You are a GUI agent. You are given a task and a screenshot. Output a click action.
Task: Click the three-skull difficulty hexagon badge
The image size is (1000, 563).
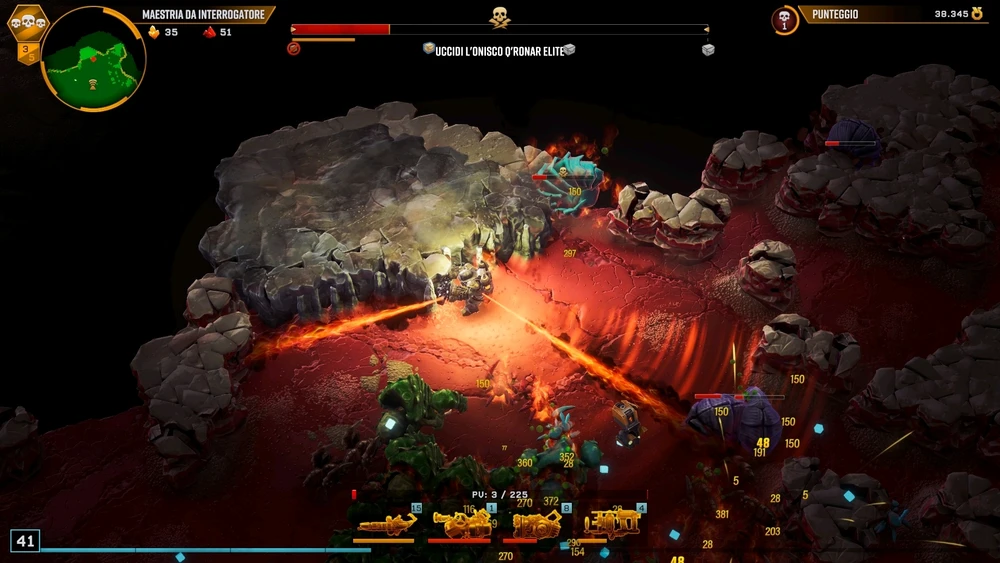[27, 23]
